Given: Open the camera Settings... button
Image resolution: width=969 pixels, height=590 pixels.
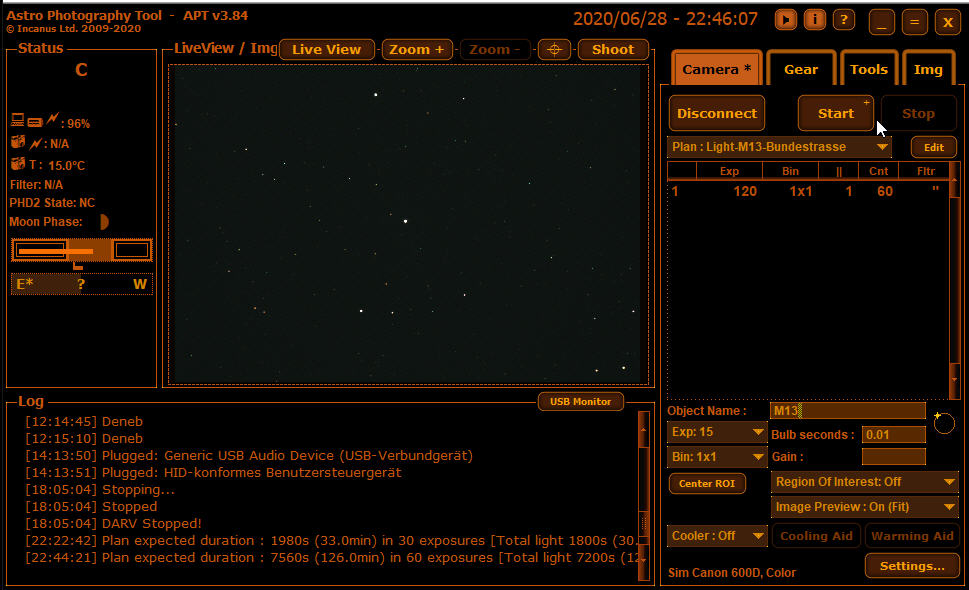Looking at the screenshot, I should [911, 566].
